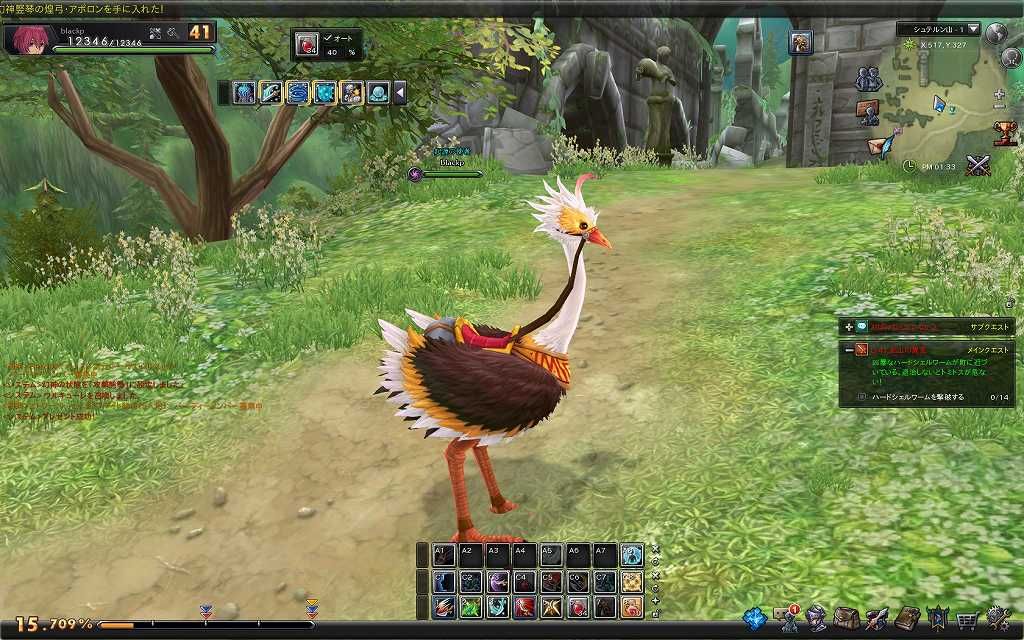Toggle the auto potion checkbox
The width and height of the screenshot is (1024, 640).
328,39
